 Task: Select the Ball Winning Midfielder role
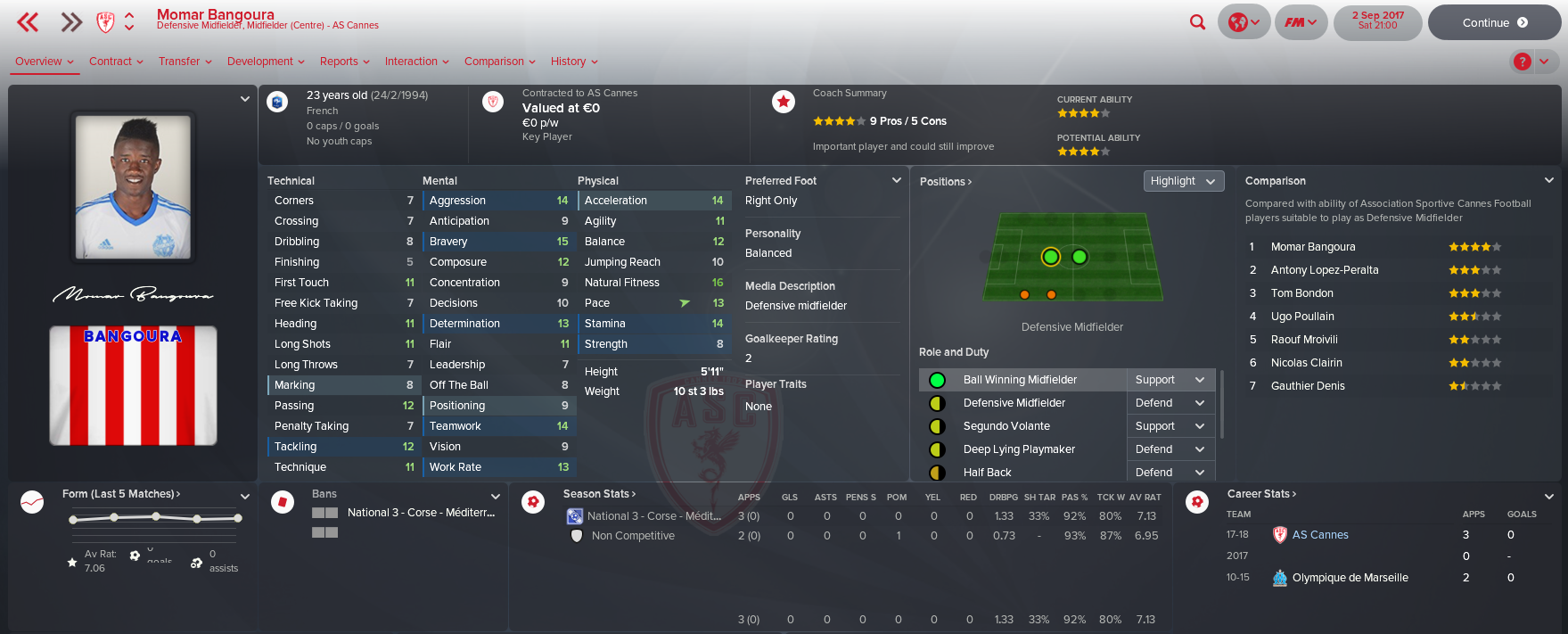(1020, 380)
